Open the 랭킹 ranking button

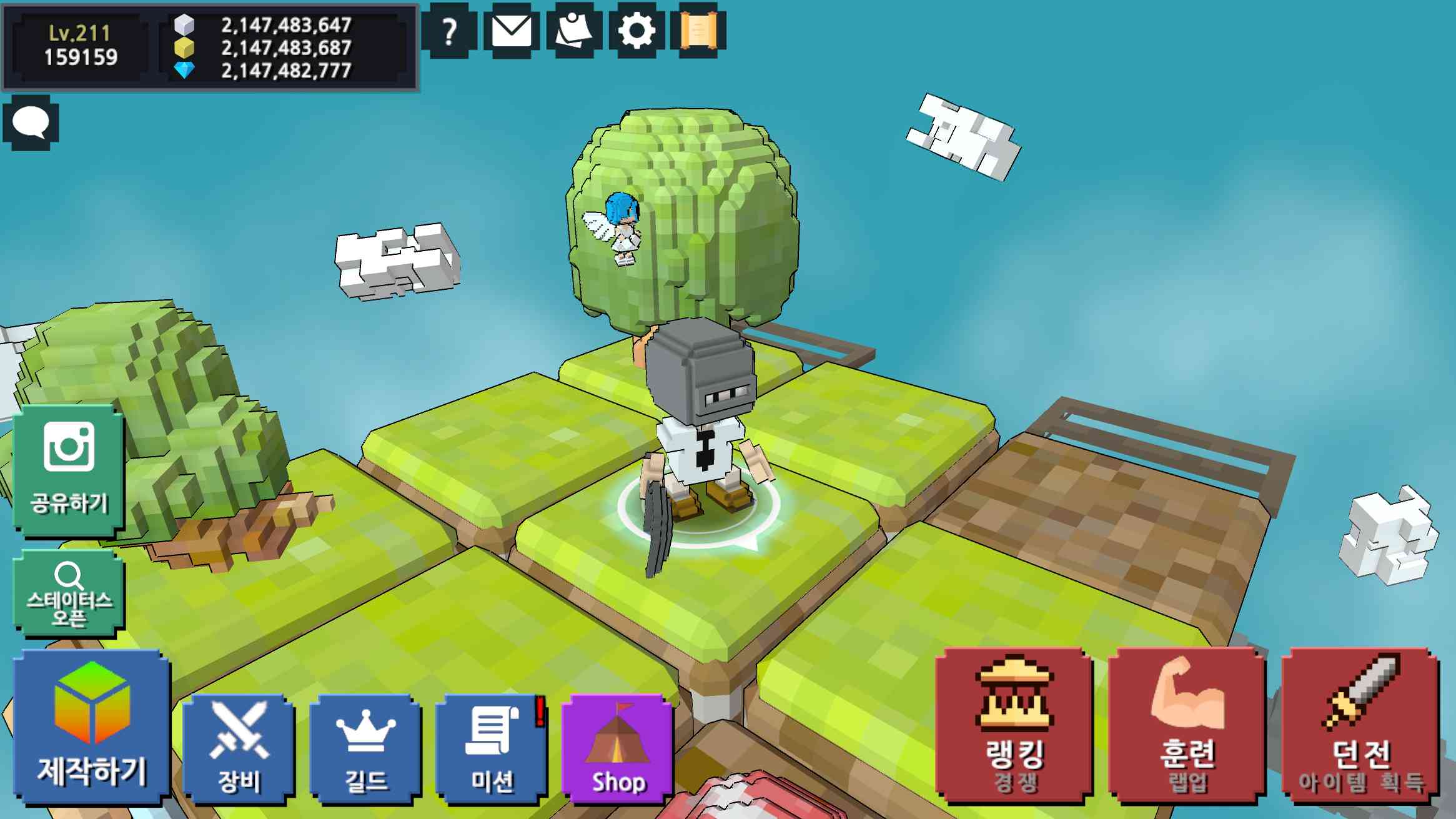click(x=1014, y=726)
